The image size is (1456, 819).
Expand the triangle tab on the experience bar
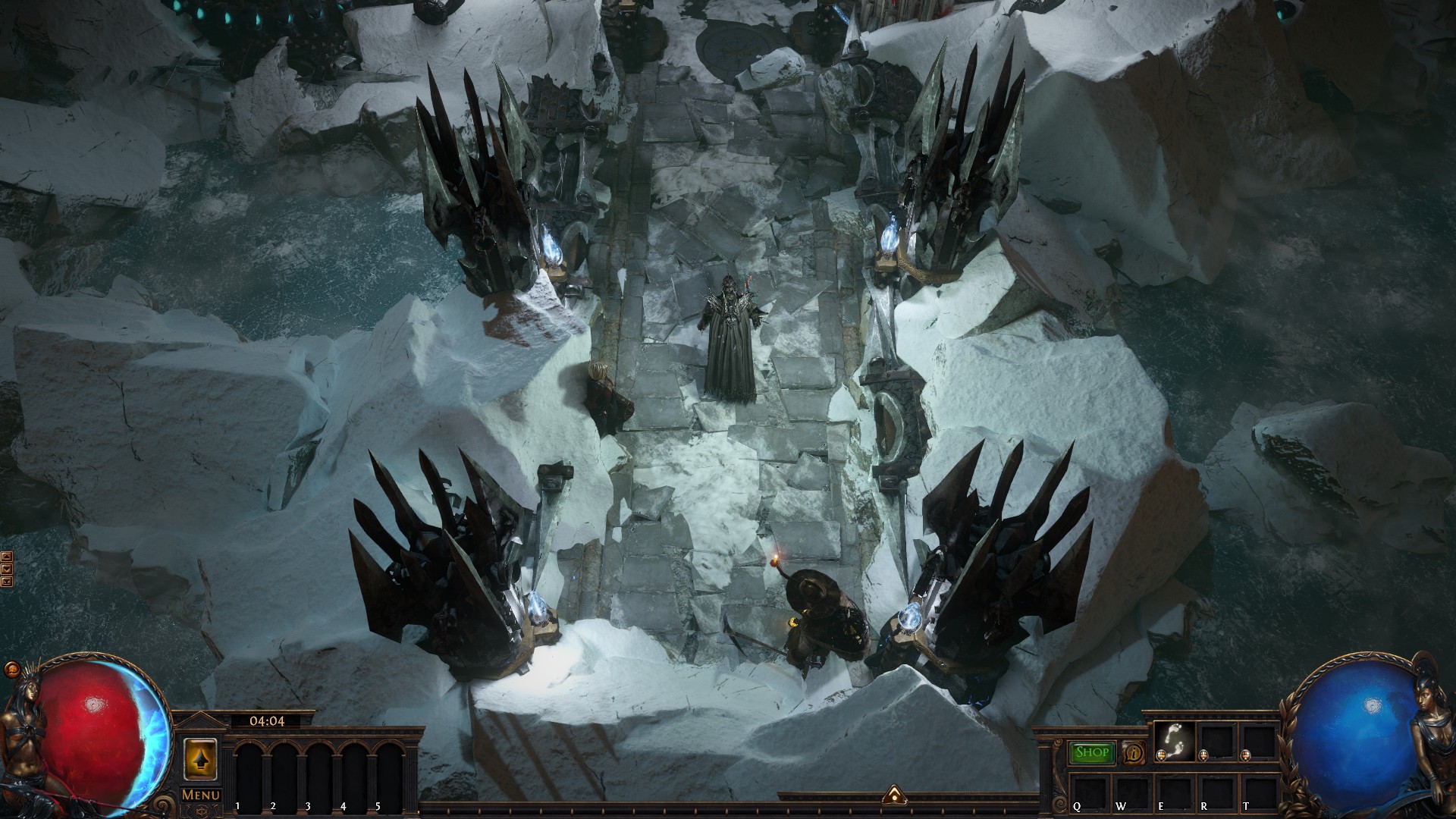point(893,795)
